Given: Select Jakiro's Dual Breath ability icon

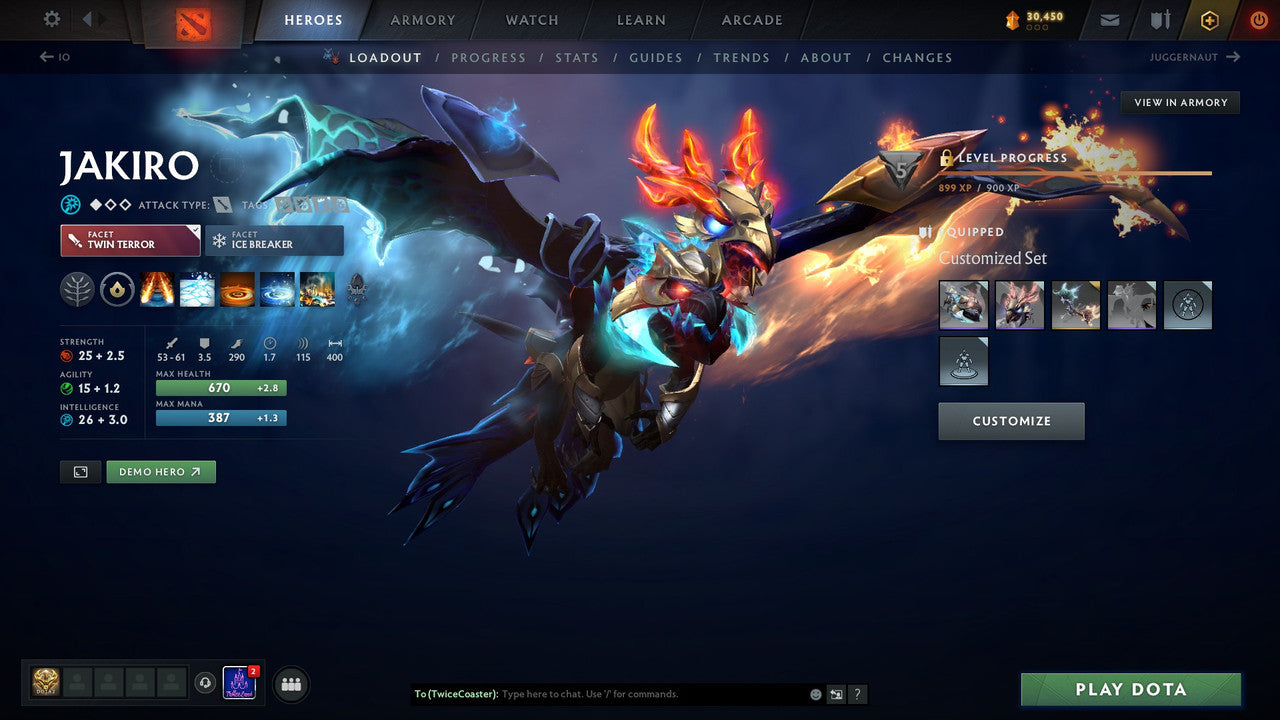Looking at the screenshot, I should coord(157,290).
